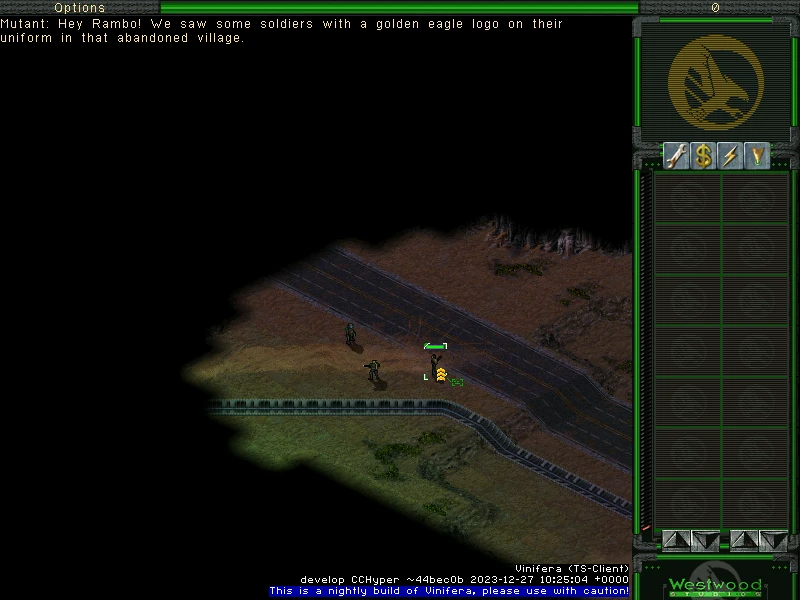
Task: Click the lightning bolt power button
Action: click(731, 156)
